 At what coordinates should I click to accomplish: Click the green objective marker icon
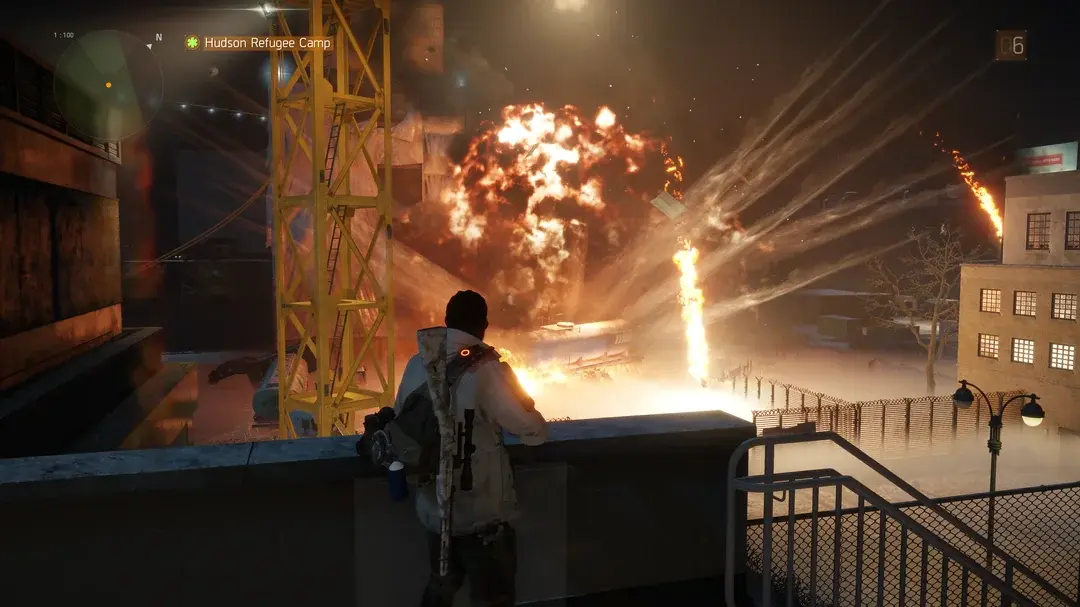192,43
